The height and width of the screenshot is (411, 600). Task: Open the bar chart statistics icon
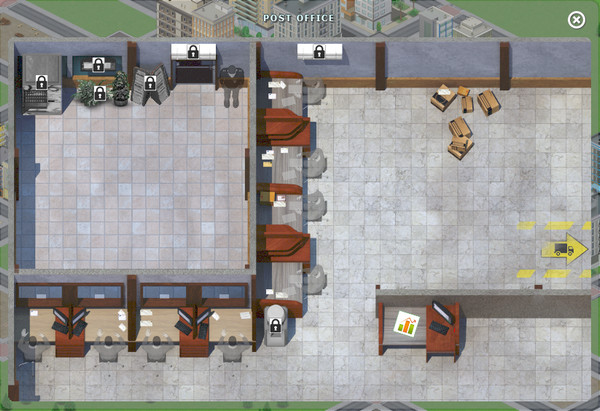[407, 324]
